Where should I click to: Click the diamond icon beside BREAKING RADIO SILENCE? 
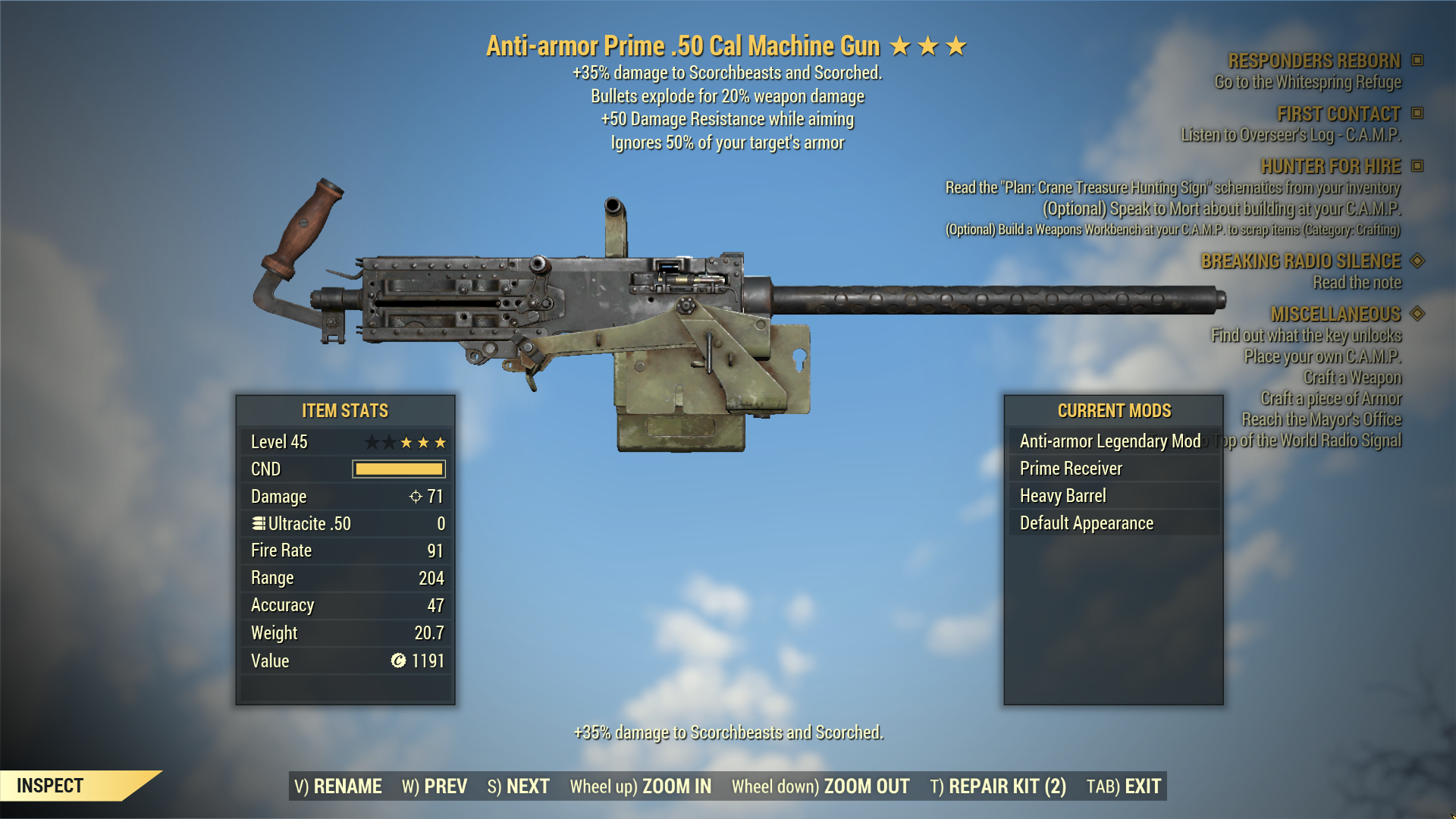[1417, 261]
